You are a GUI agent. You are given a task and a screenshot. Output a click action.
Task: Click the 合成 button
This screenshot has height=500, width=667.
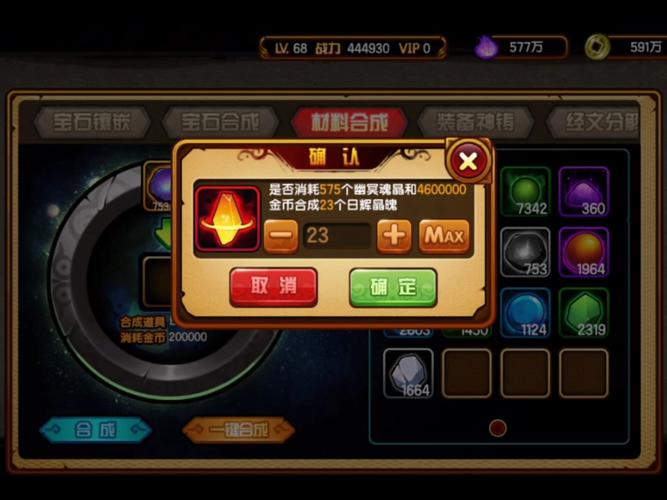96,430
